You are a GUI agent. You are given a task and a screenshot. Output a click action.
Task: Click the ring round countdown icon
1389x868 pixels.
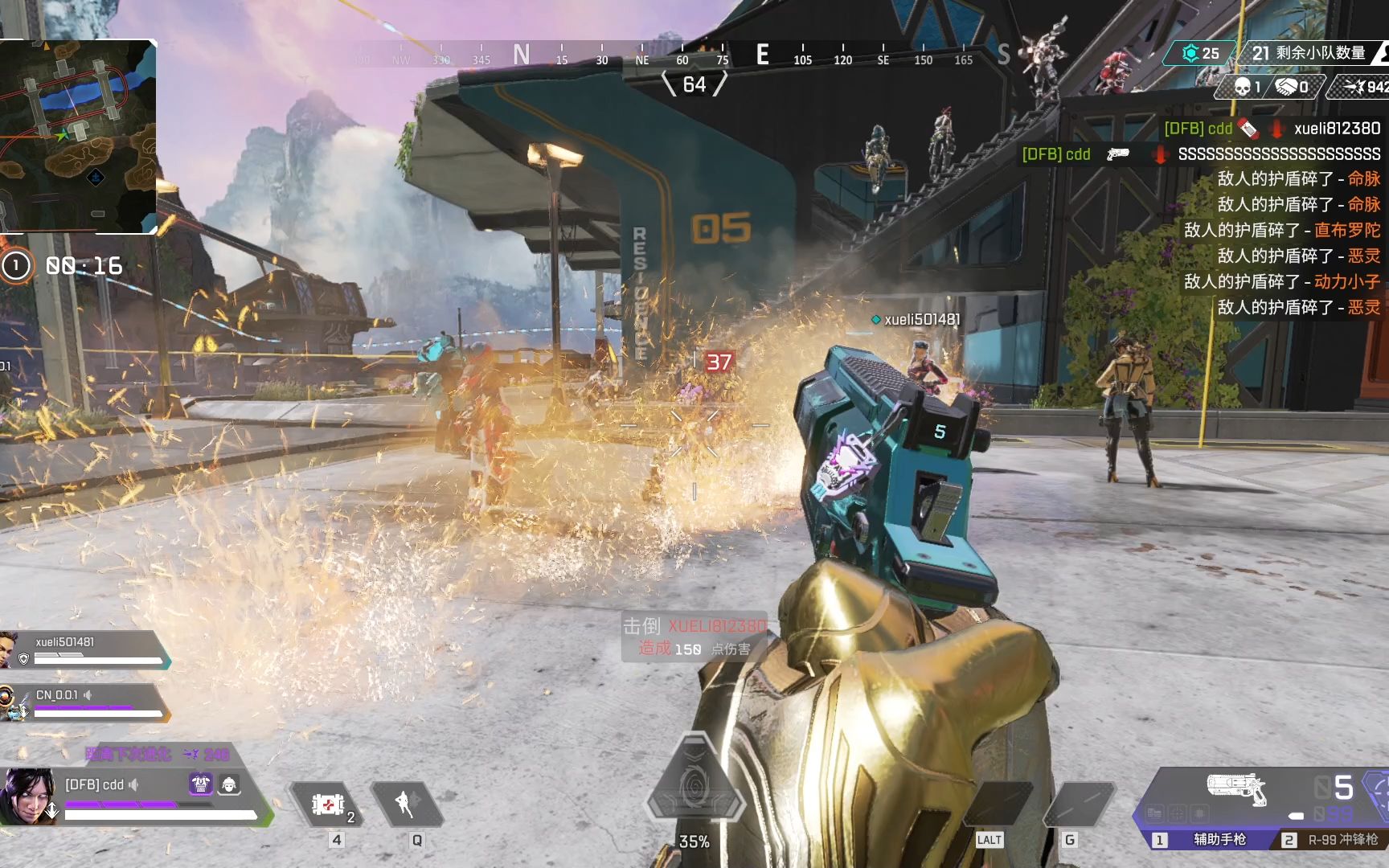16,266
